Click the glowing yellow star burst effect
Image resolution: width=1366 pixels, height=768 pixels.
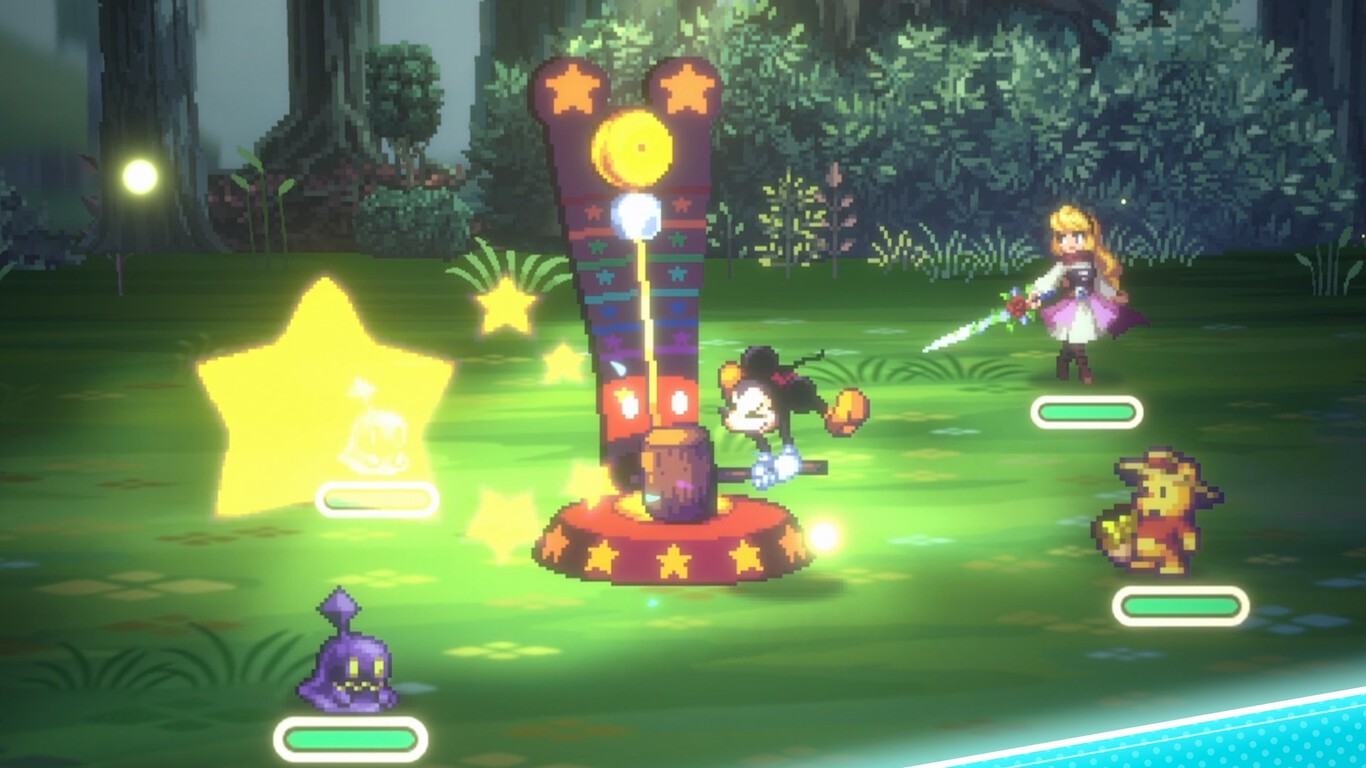(320, 400)
